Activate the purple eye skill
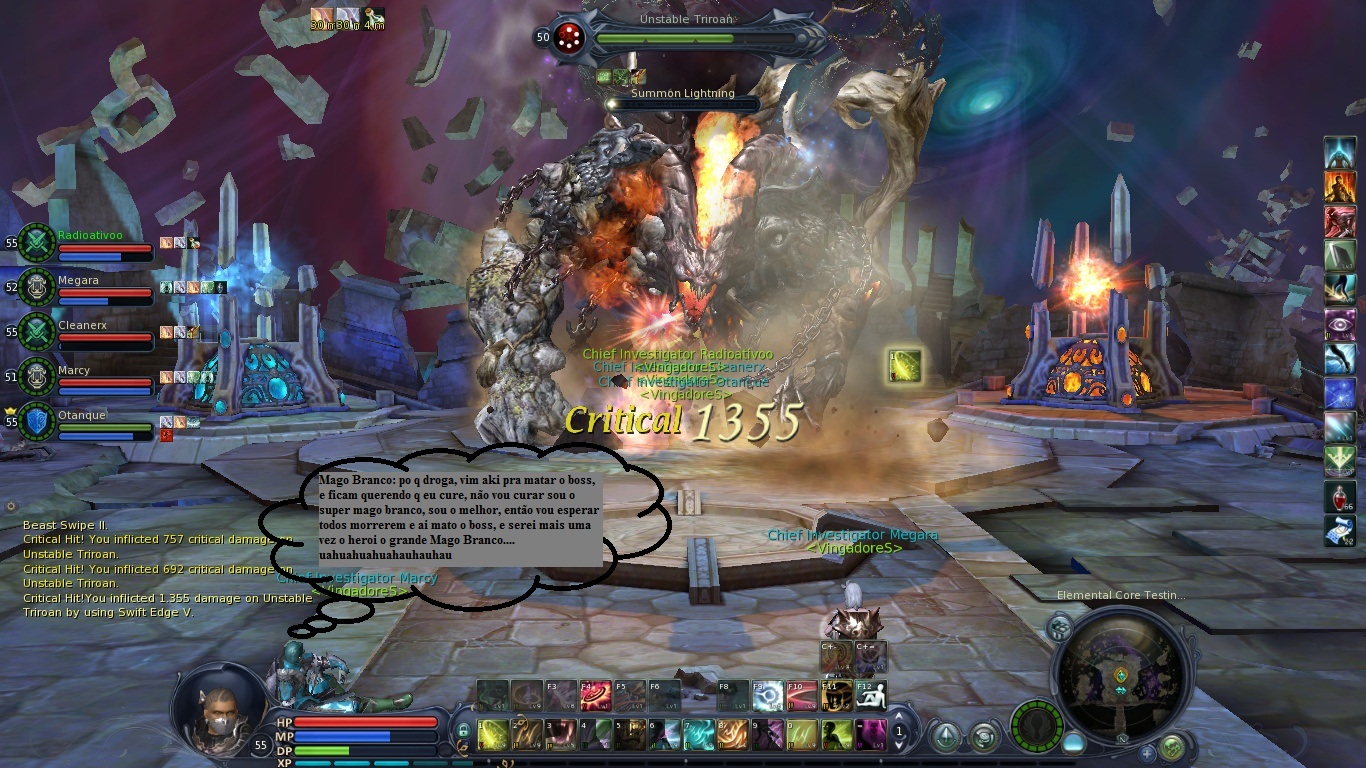The width and height of the screenshot is (1366, 768). pos(1340,325)
